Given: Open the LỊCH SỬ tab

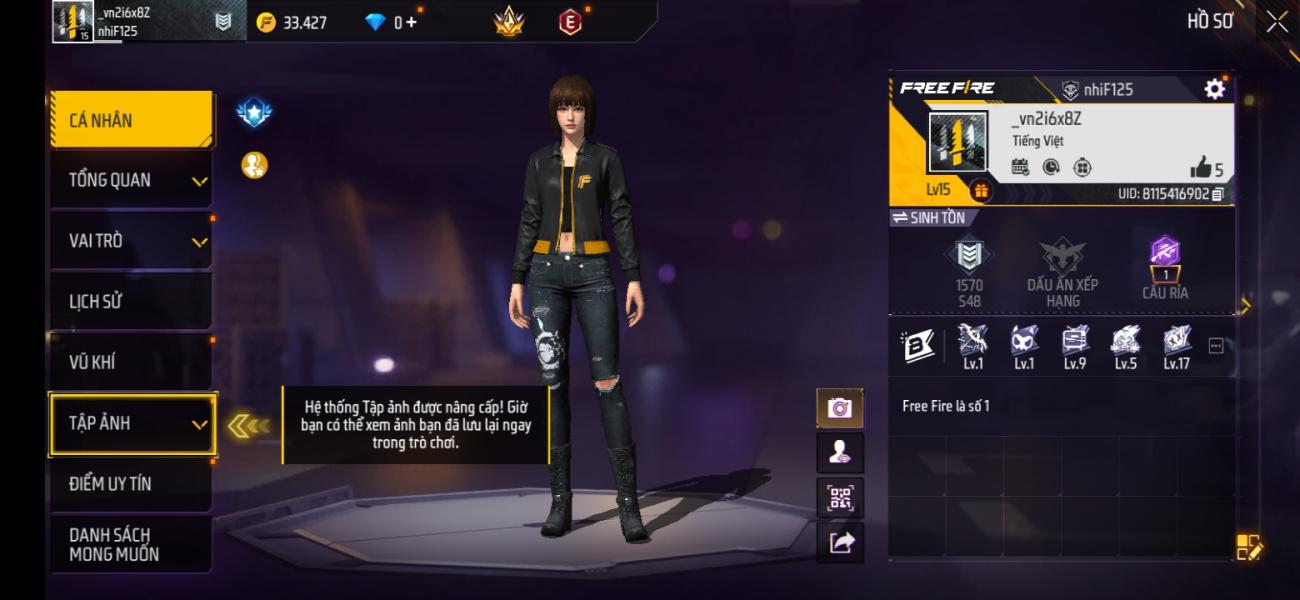Looking at the screenshot, I should coord(131,301).
